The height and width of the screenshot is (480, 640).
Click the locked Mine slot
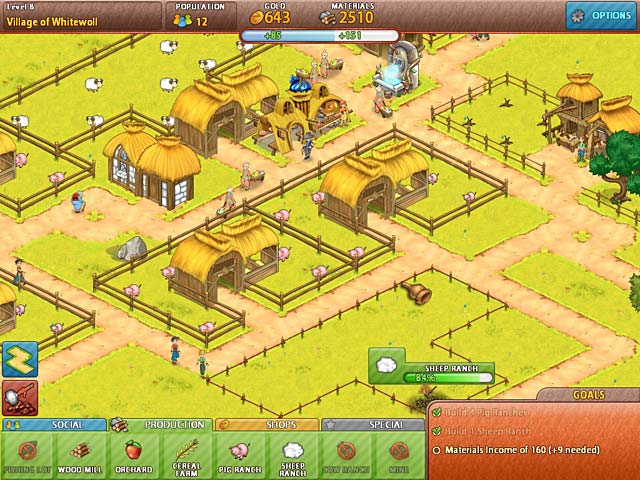(x=400, y=455)
